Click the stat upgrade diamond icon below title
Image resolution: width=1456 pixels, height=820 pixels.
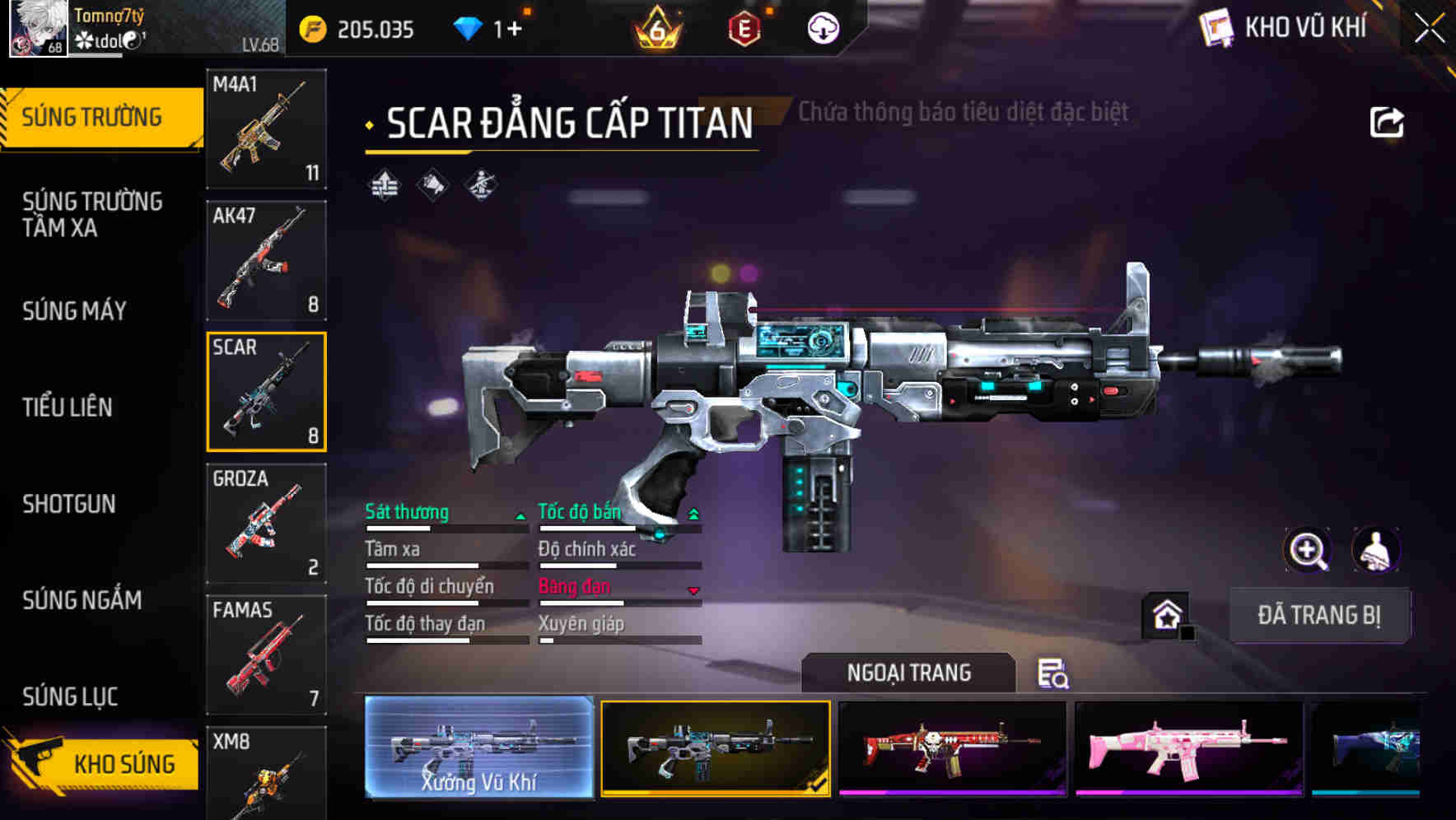[383, 186]
